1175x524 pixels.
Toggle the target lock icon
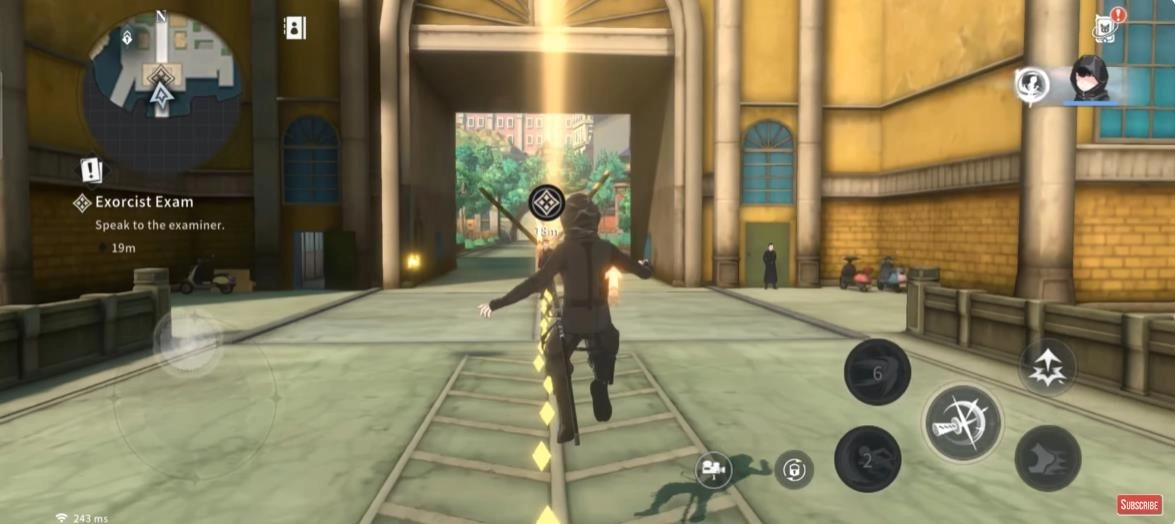[792, 469]
